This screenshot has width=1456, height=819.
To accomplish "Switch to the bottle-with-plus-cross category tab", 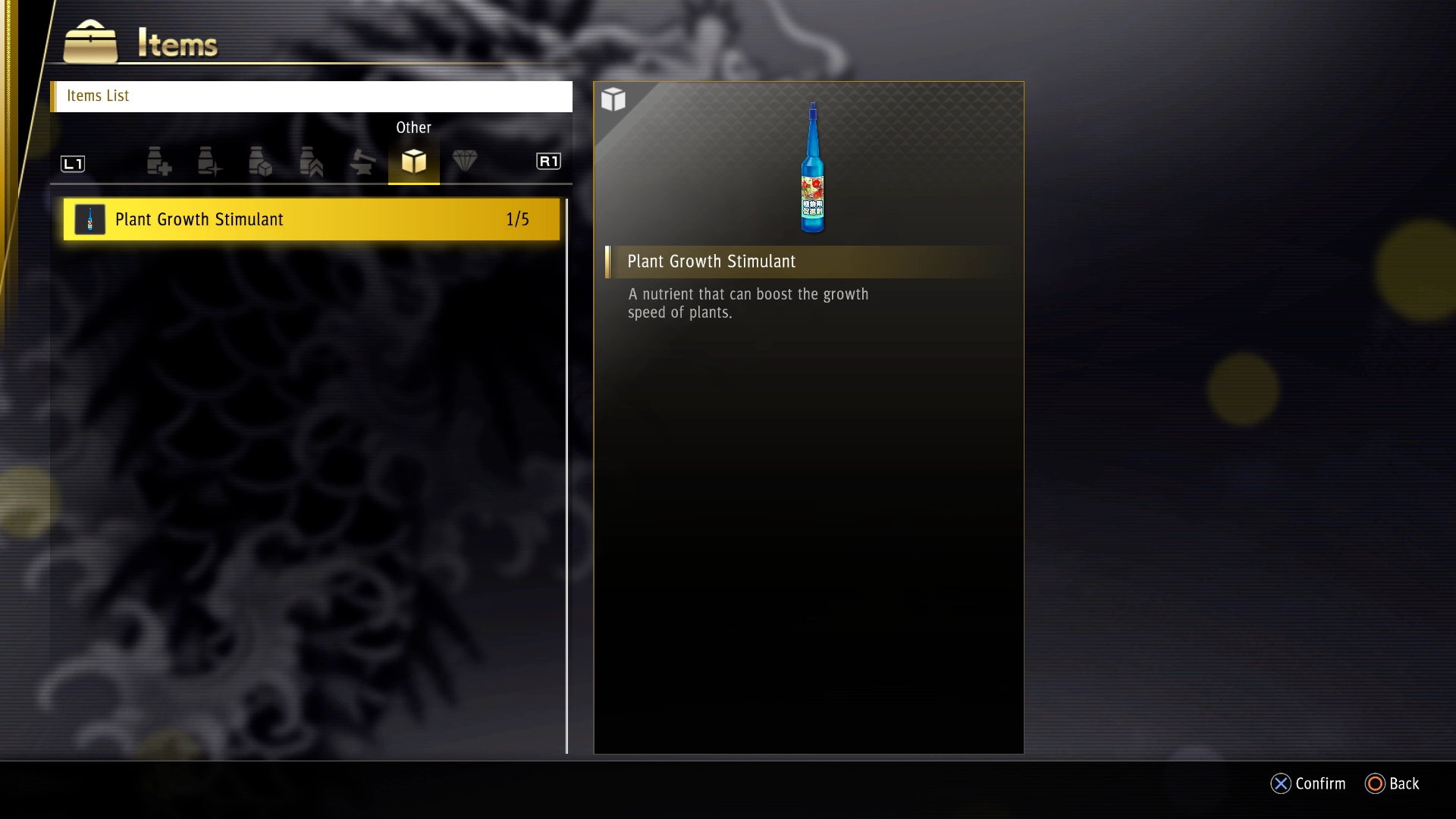I will point(158,162).
